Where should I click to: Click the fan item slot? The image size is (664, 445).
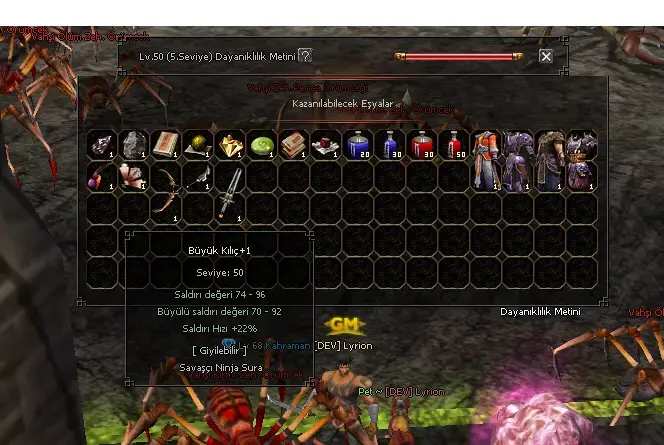[x=134, y=177]
